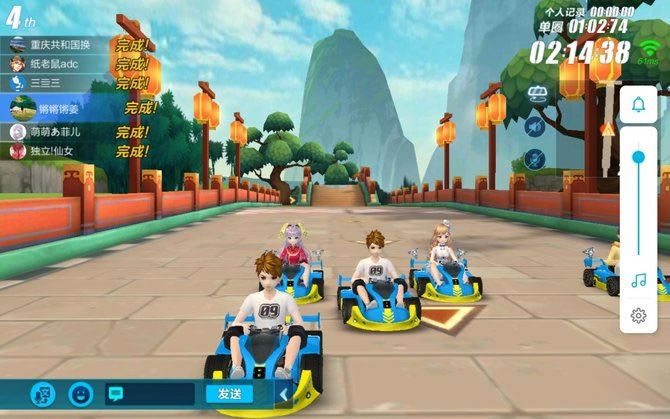The width and height of the screenshot is (670, 419).
Task: Adjust the music volume slider handle
Action: [638, 158]
